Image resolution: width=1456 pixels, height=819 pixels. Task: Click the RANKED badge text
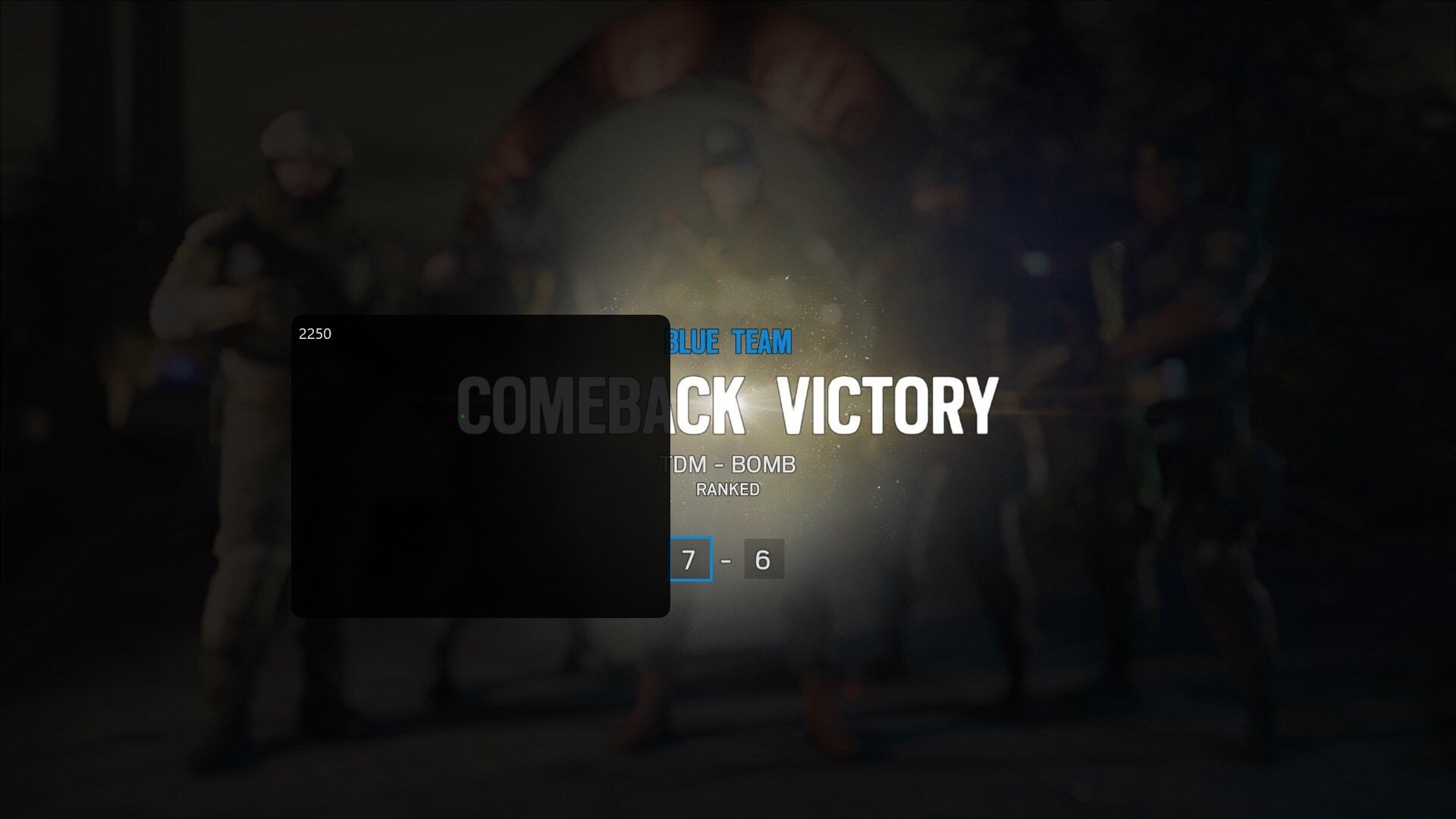tap(726, 489)
